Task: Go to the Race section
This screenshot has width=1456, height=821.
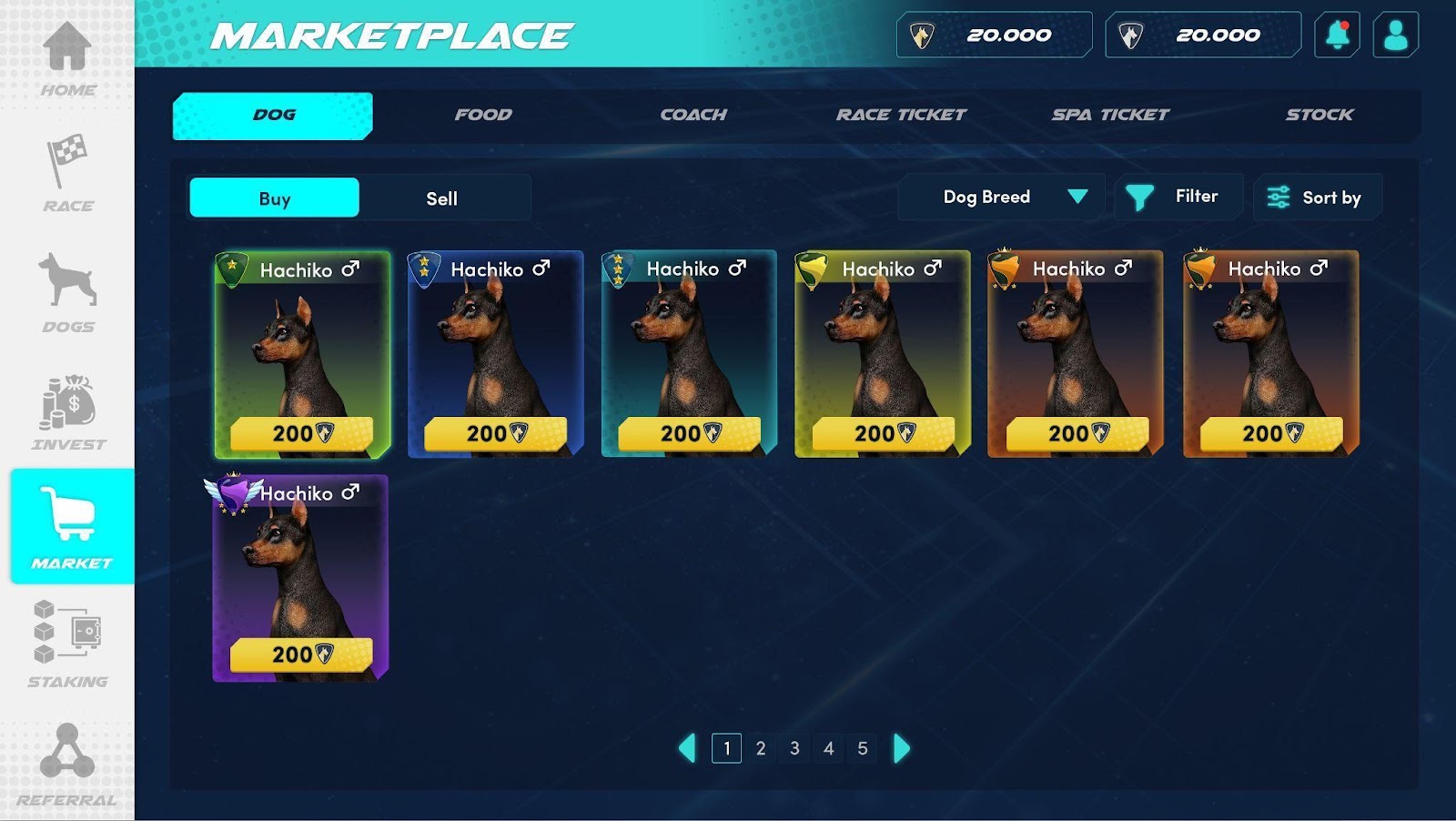Action: pos(67,174)
